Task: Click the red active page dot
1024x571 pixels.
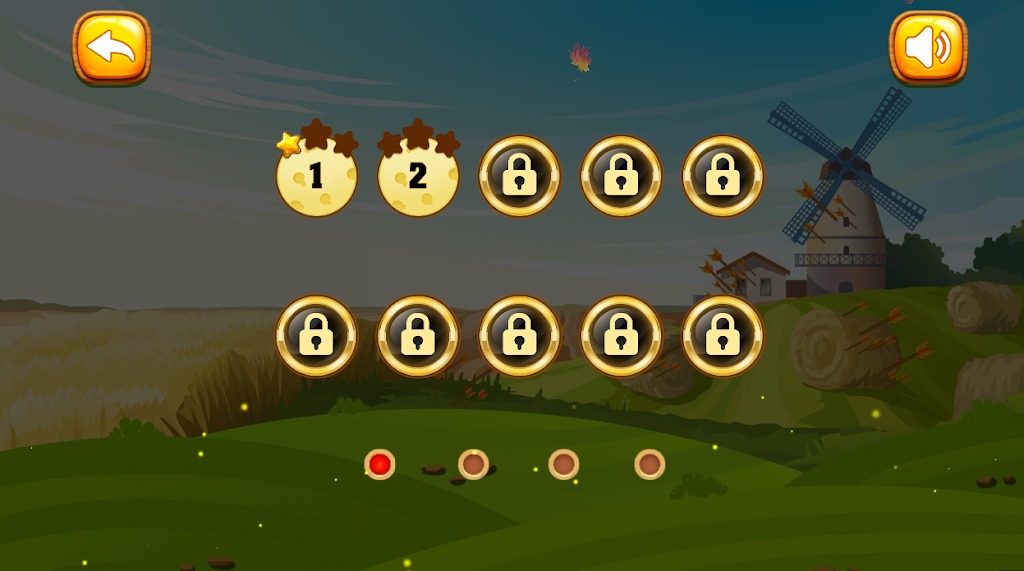Action: 379,464
